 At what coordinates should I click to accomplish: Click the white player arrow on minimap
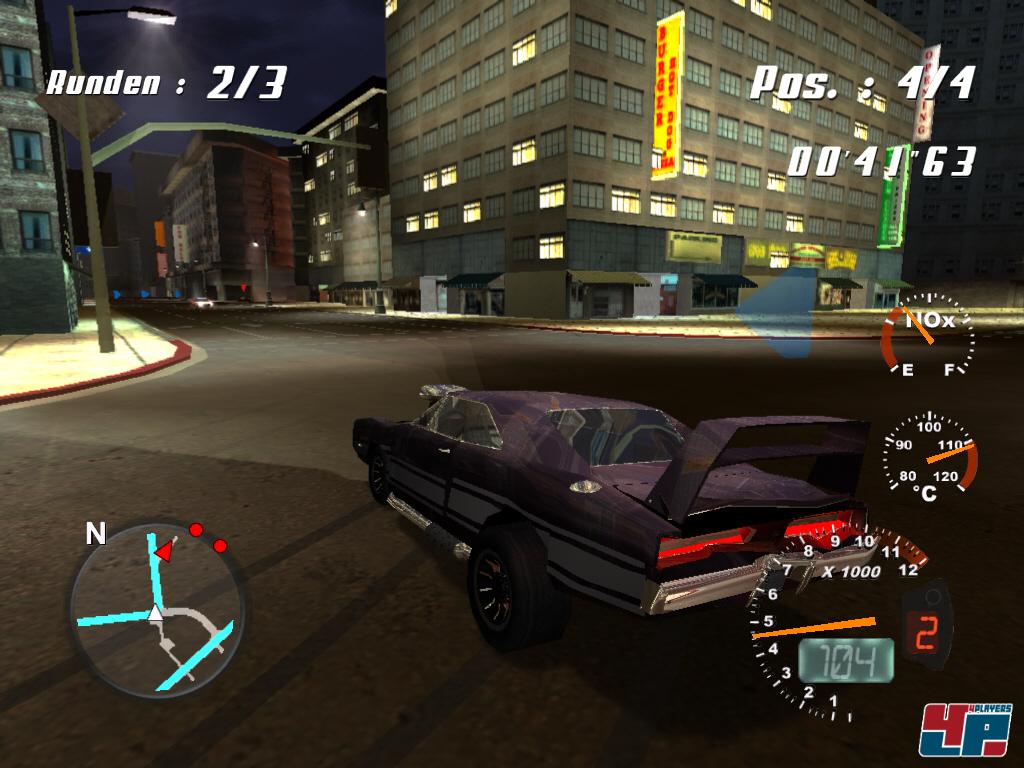click(156, 613)
